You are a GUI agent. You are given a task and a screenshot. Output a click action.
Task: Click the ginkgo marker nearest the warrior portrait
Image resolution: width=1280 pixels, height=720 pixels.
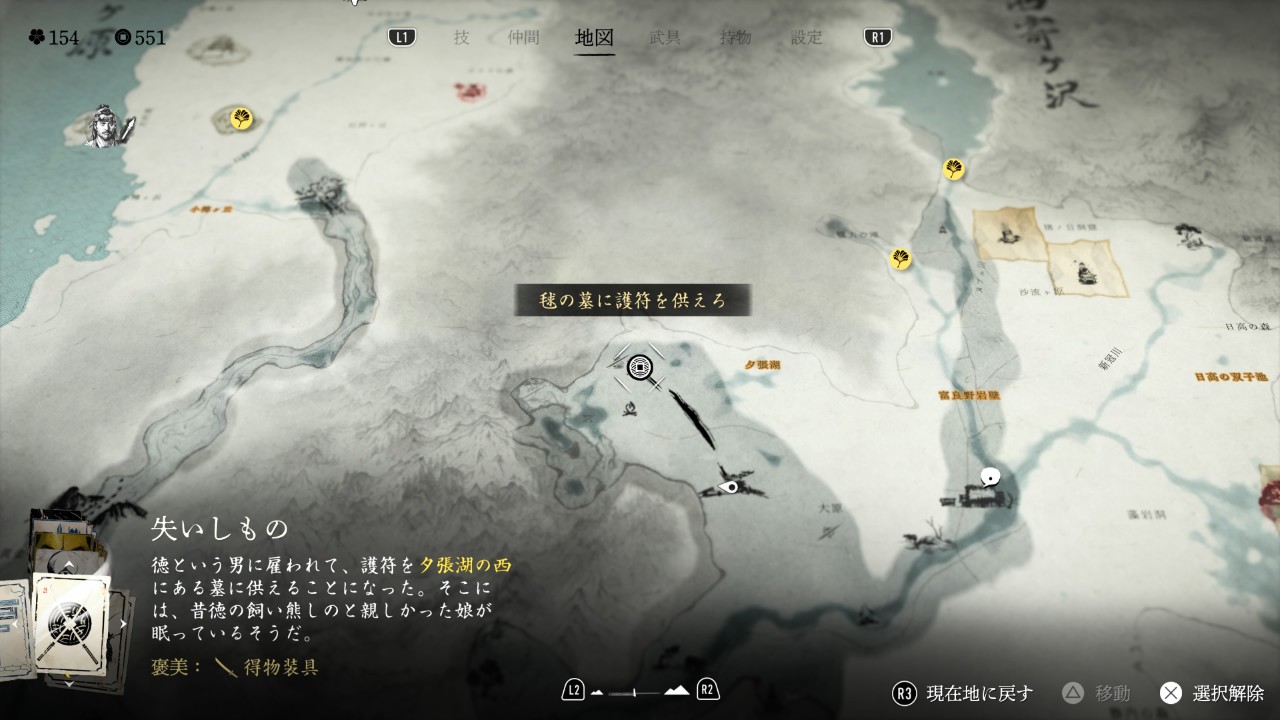coord(241,119)
